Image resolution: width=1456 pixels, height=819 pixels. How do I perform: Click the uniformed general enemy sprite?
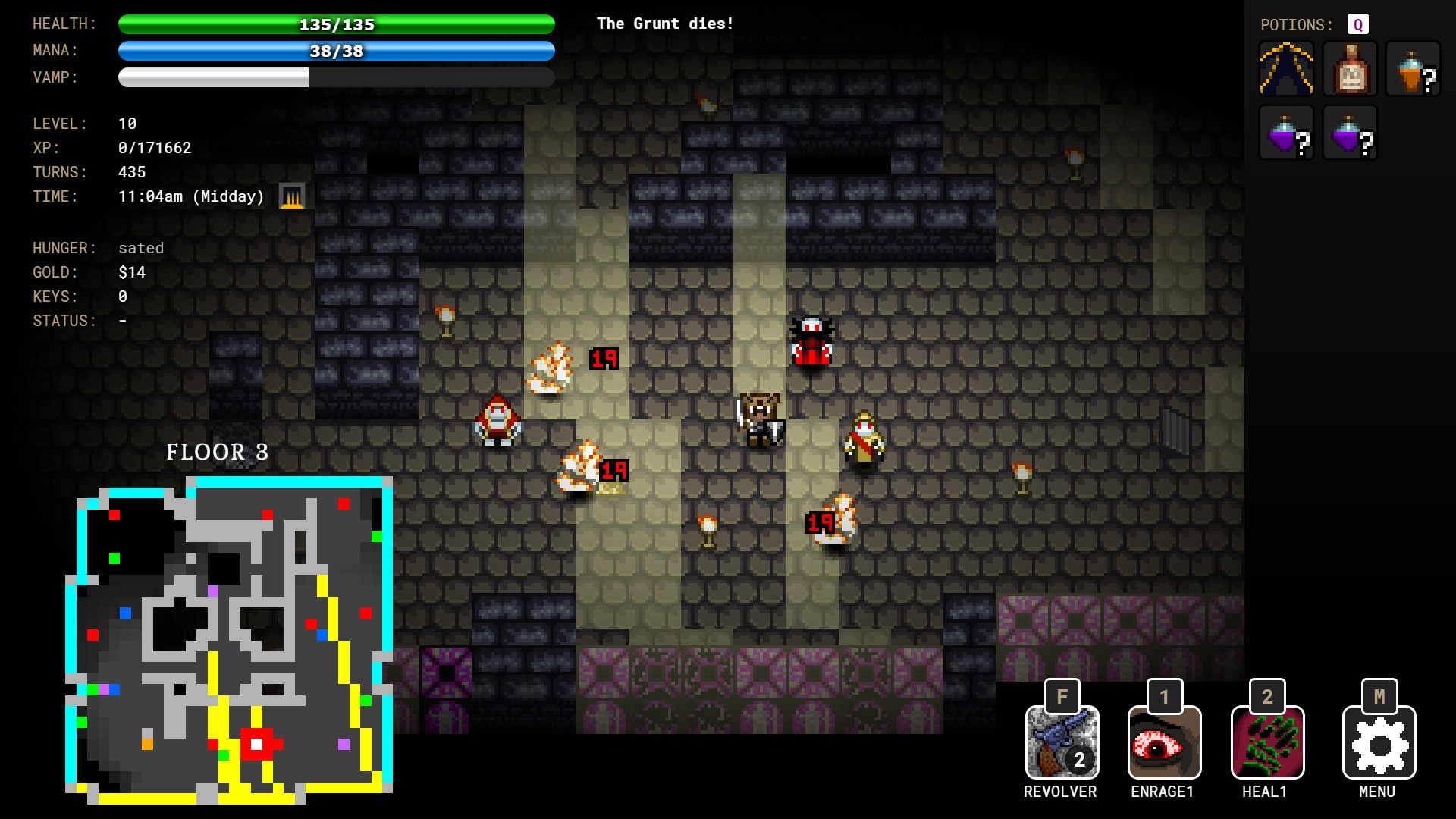863,436
